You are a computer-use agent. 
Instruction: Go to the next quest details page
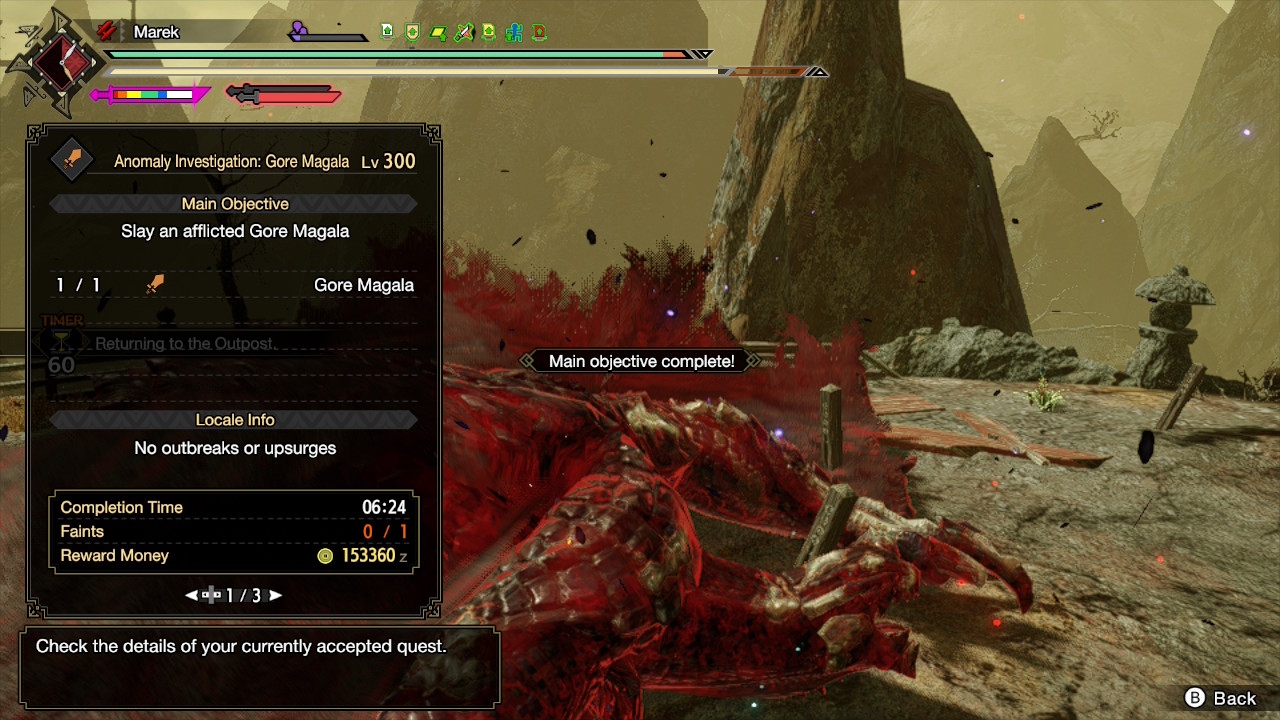point(276,595)
